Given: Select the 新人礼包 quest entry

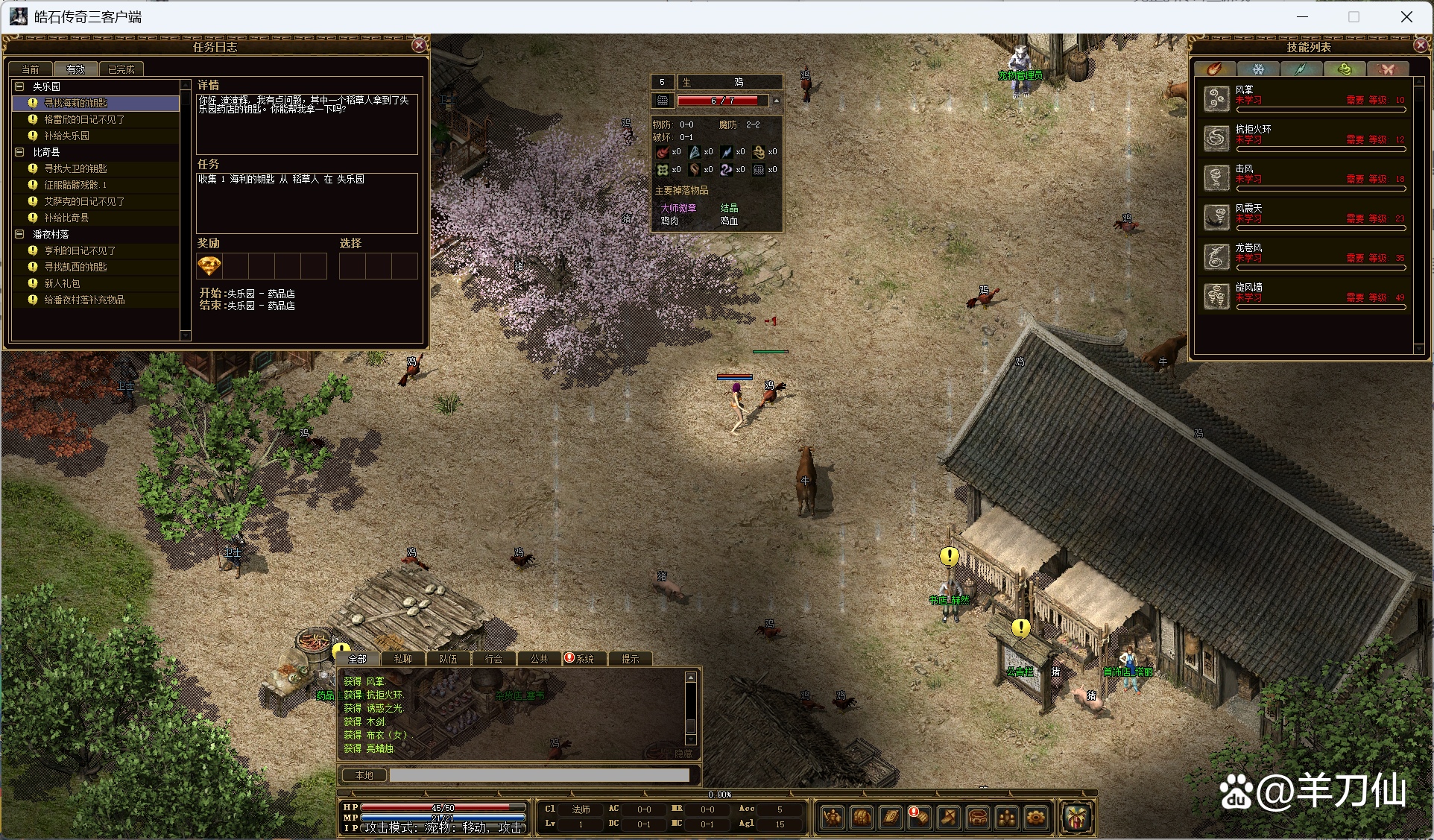Looking at the screenshot, I should (62, 283).
